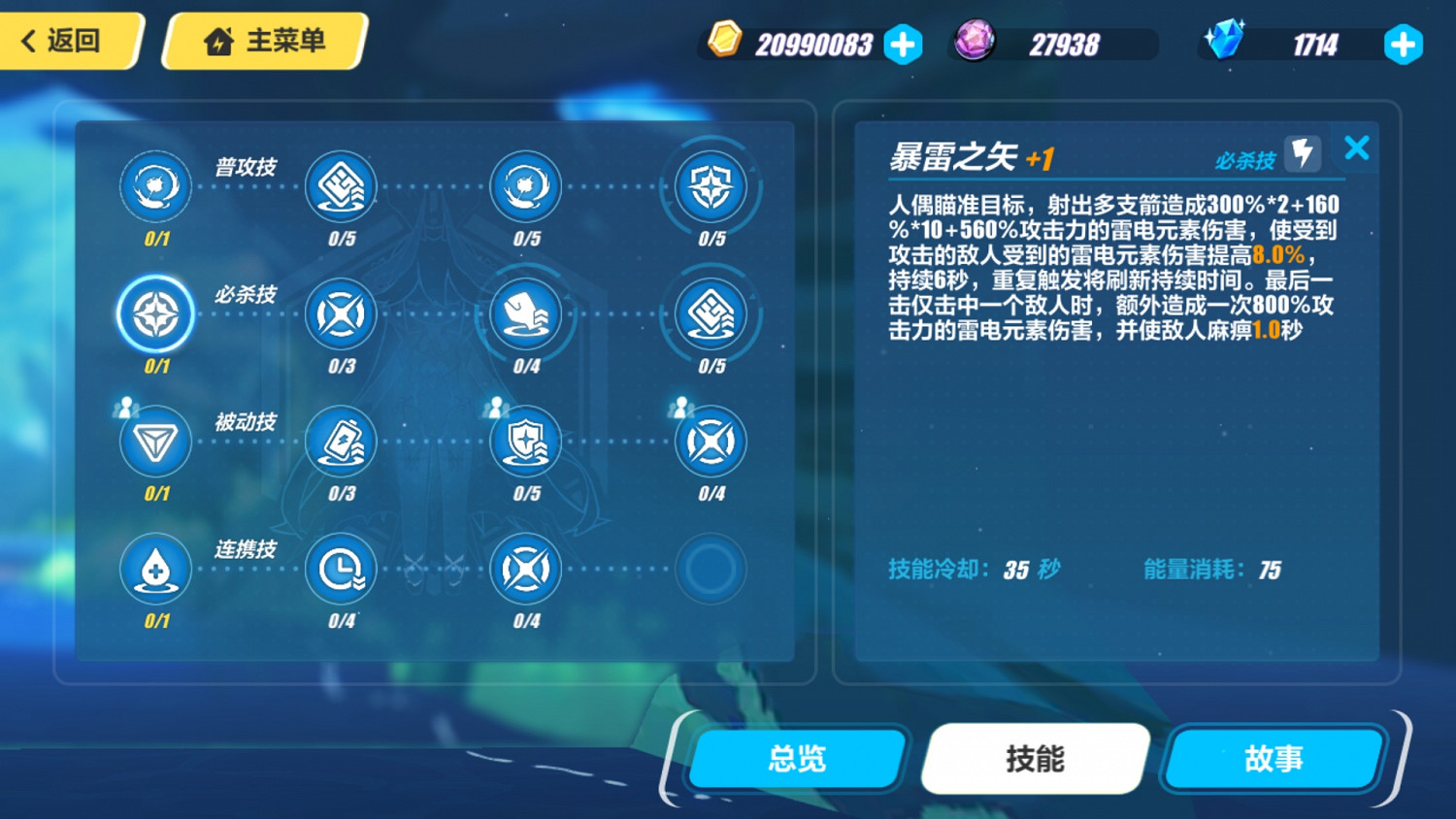The width and height of the screenshot is (1456, 819).
Task: Switch to the 技能 skills tab
Action: pos(1034,760)
